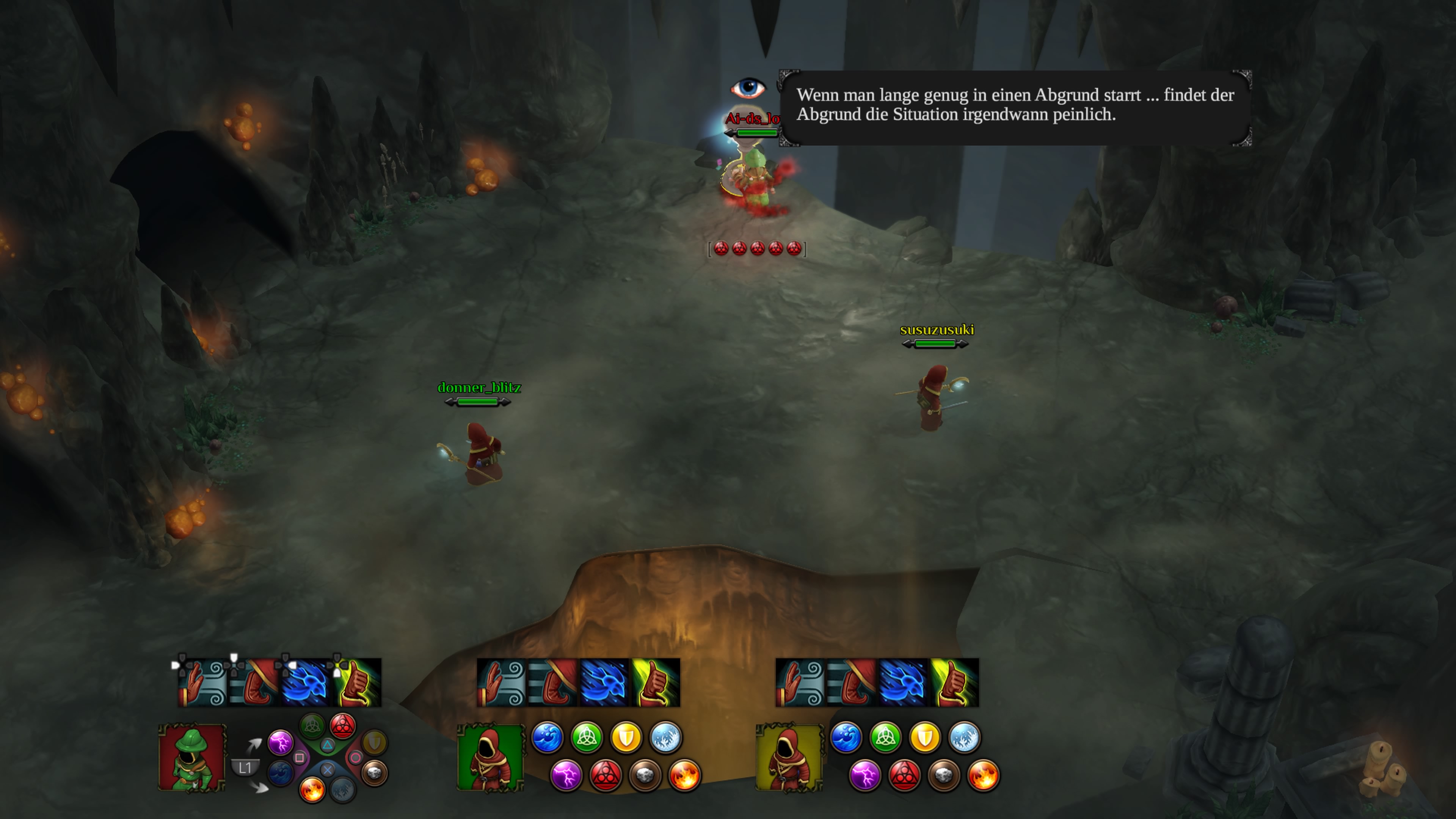Cast the blue winged-creature magick above the yellow-background portrait
This screenshot has height=819, width=1456.
[x=903, y=682]
